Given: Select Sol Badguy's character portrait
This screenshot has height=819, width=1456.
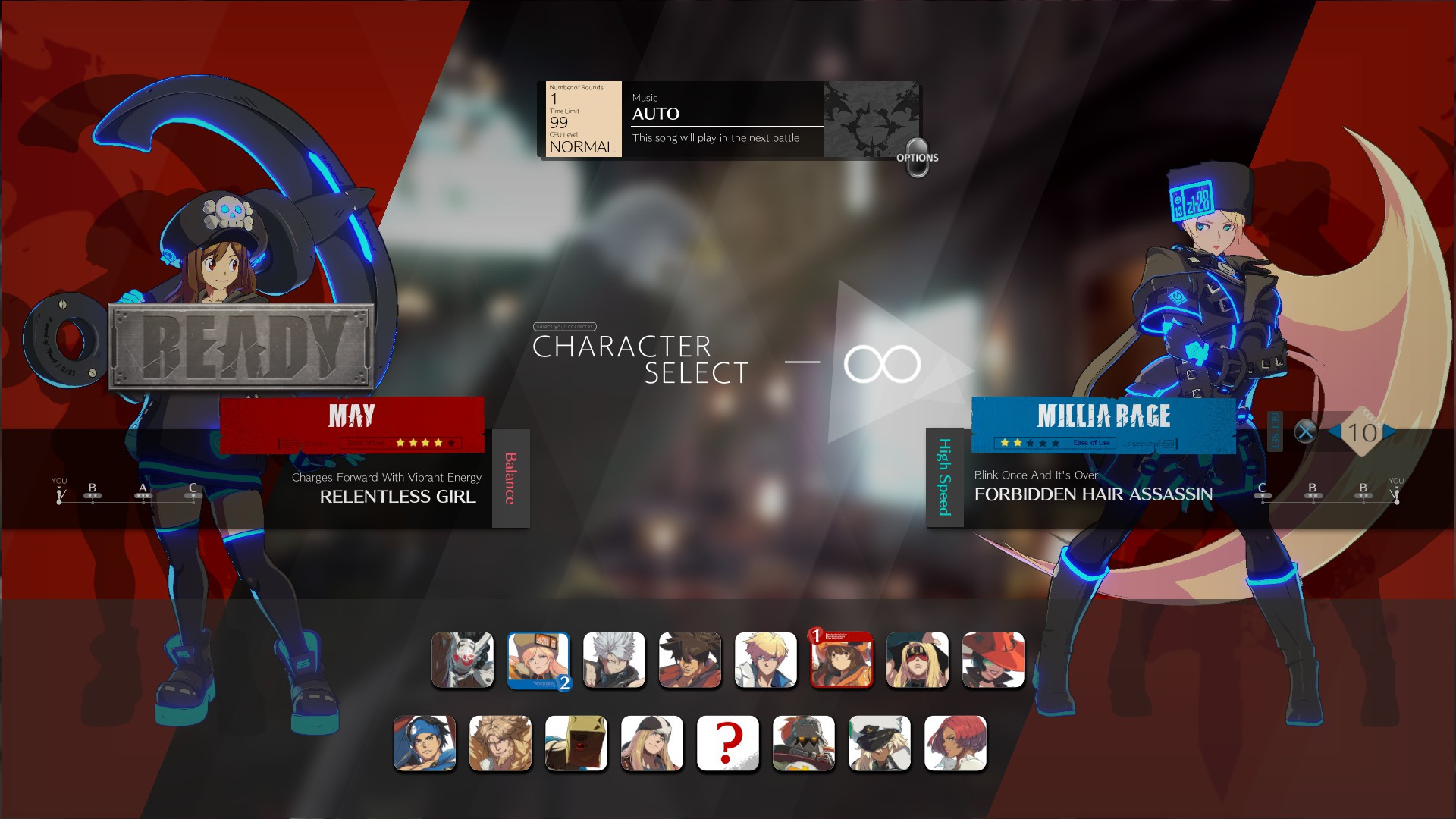Looking at the screenshot, I should coord(690,661).
